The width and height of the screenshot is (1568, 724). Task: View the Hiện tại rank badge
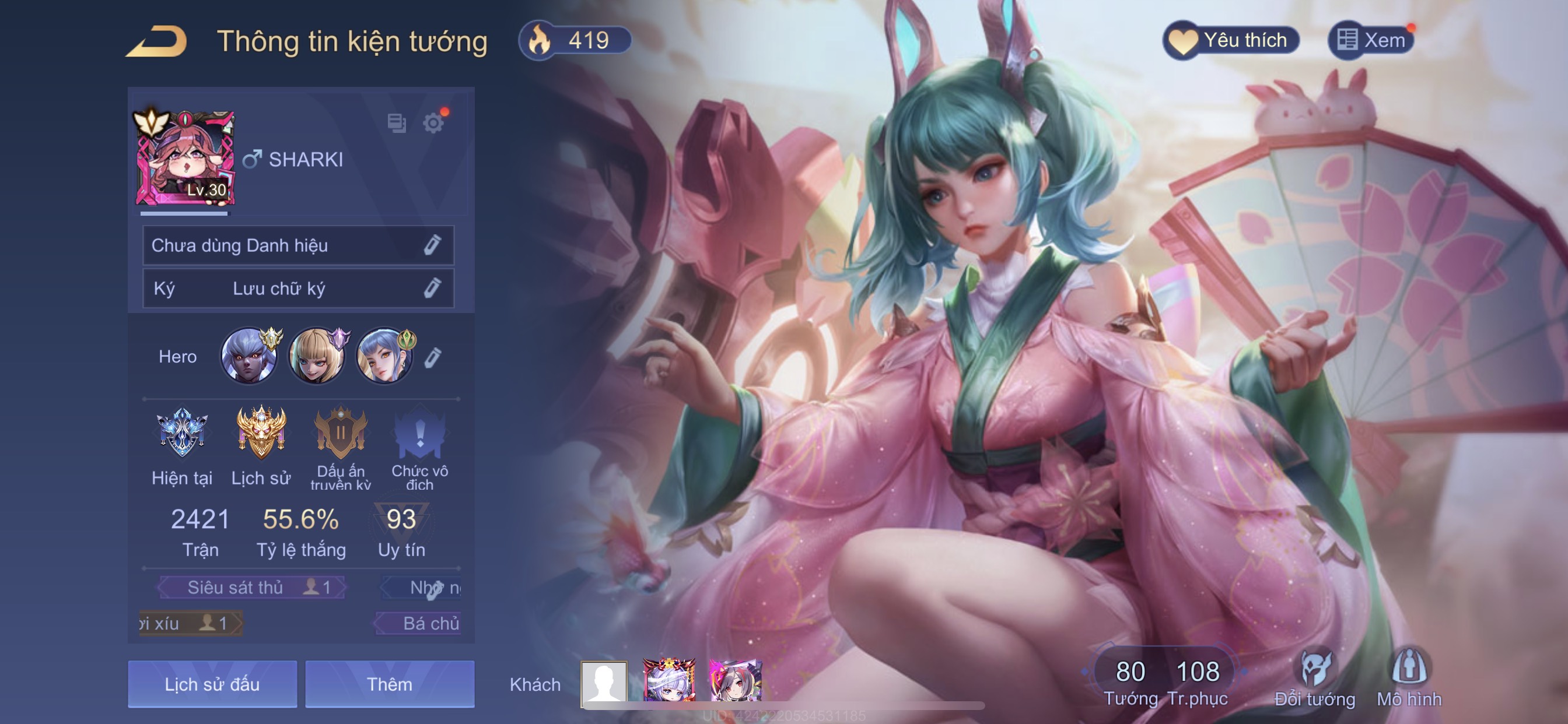point(182,434)
